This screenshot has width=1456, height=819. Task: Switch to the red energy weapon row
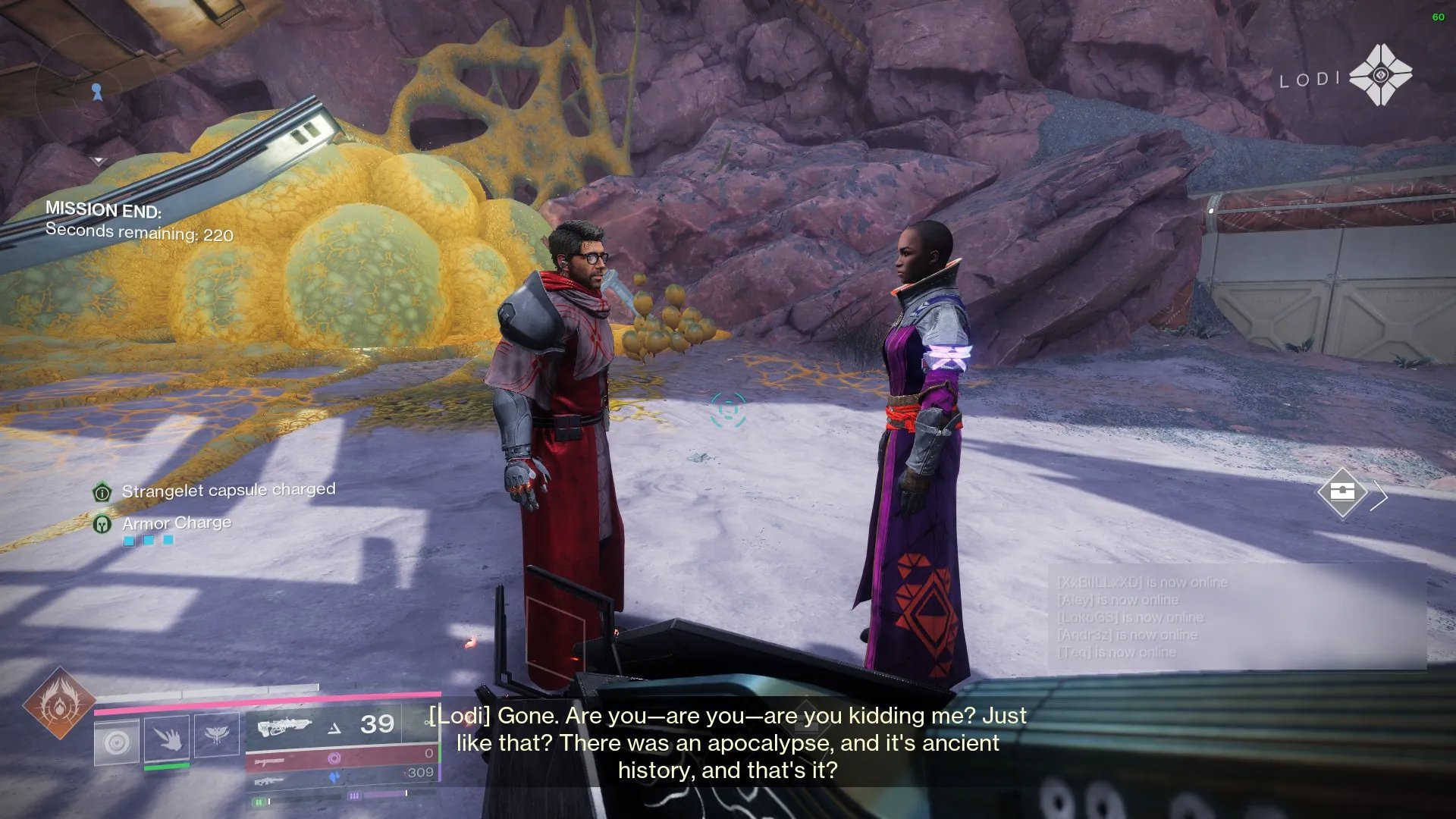(343, 757)
